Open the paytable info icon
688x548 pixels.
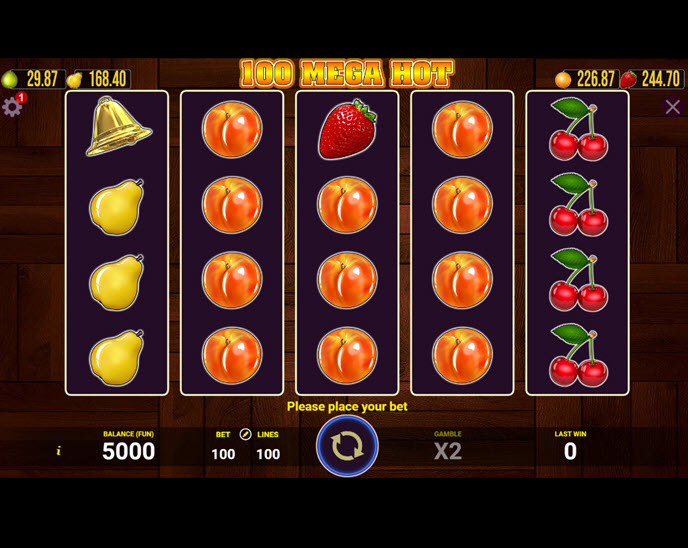click(x=59, y=452)
